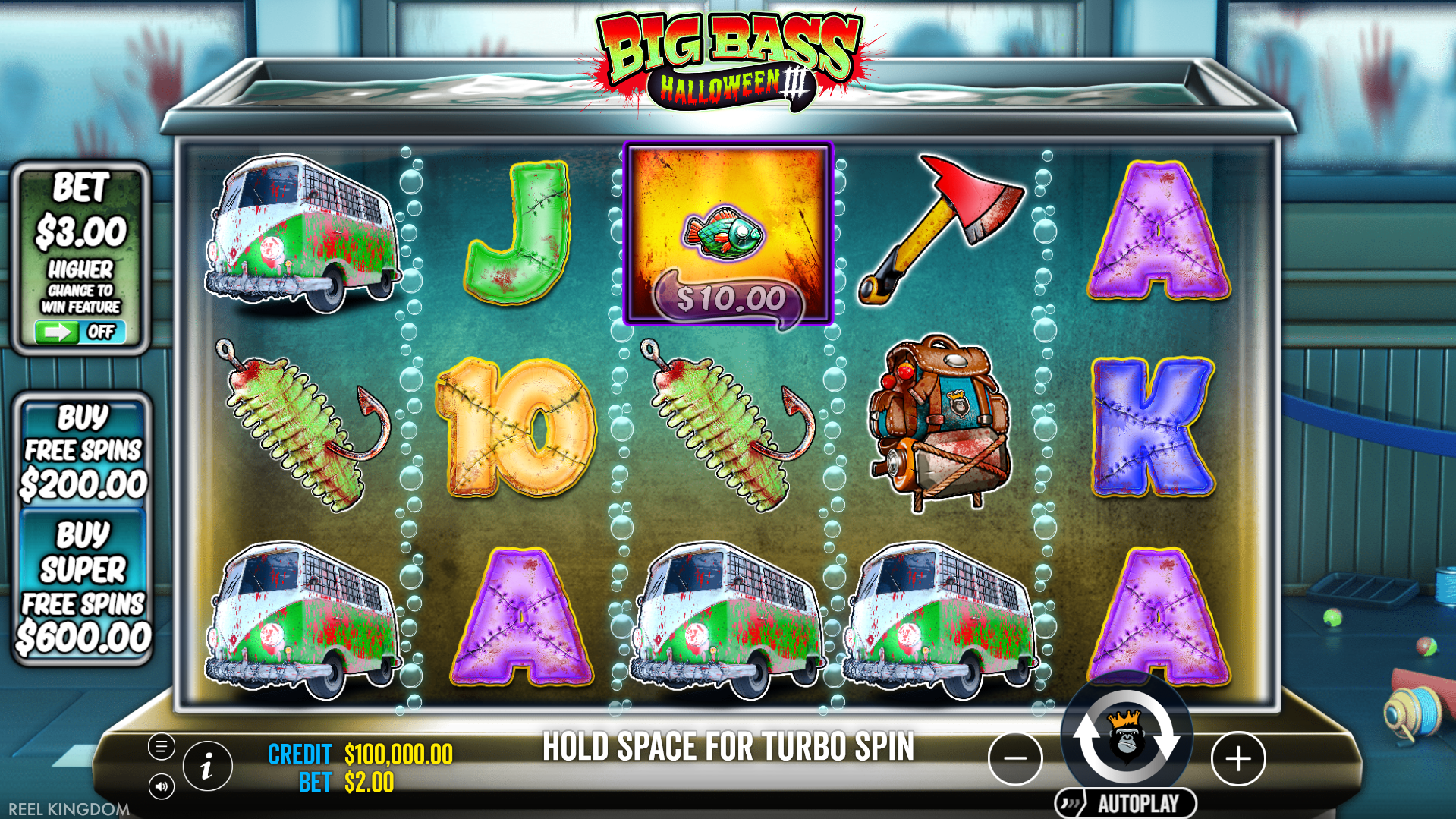This screenshot has height=819, width=1456.
Task: Buy Super Free Spins for $600.00
Action: (x=83, y=587)
